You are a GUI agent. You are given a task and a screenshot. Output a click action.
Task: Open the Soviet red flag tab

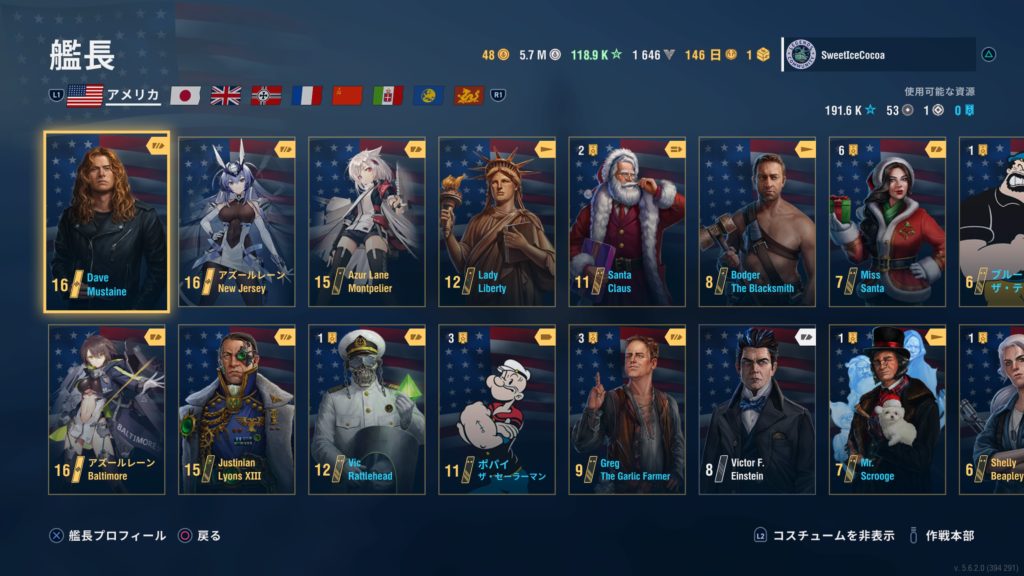tap(347, 95)
